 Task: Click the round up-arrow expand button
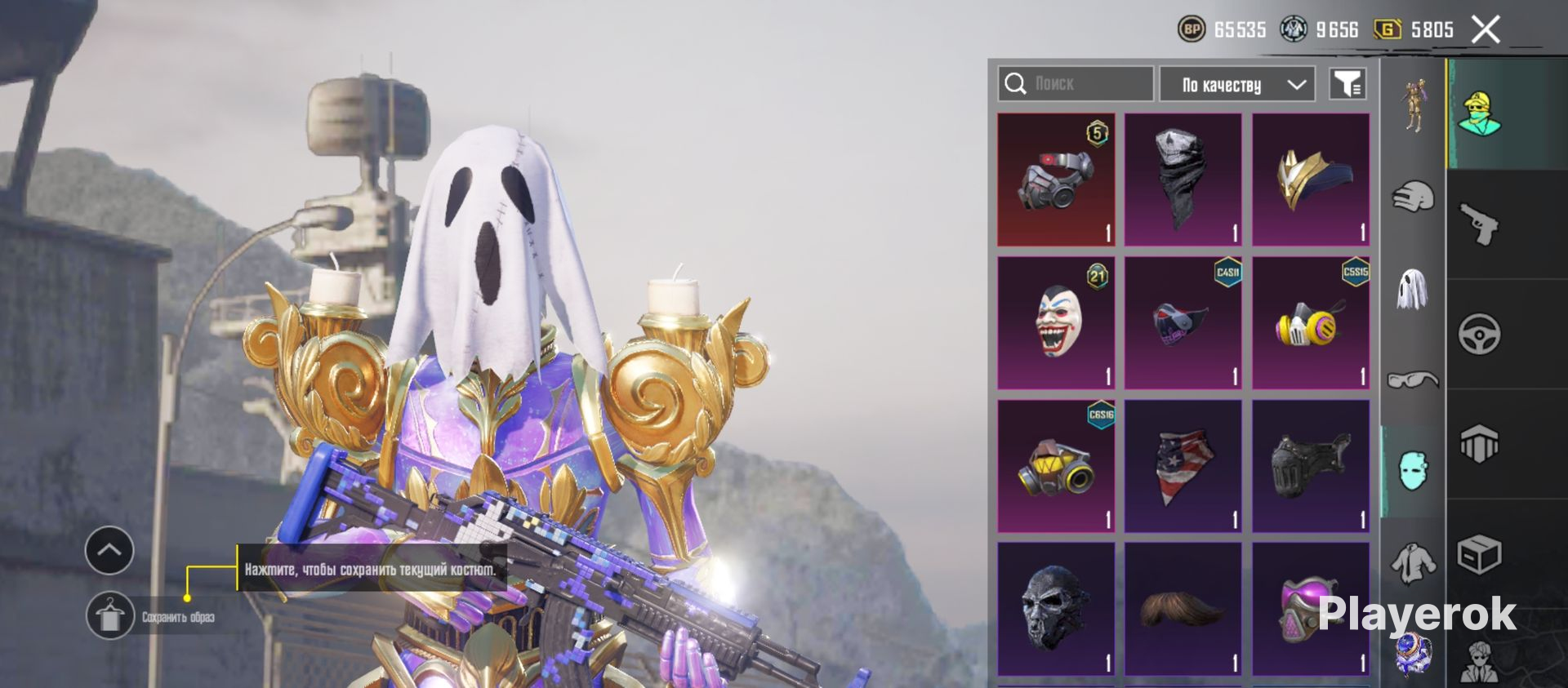[109, 550]
